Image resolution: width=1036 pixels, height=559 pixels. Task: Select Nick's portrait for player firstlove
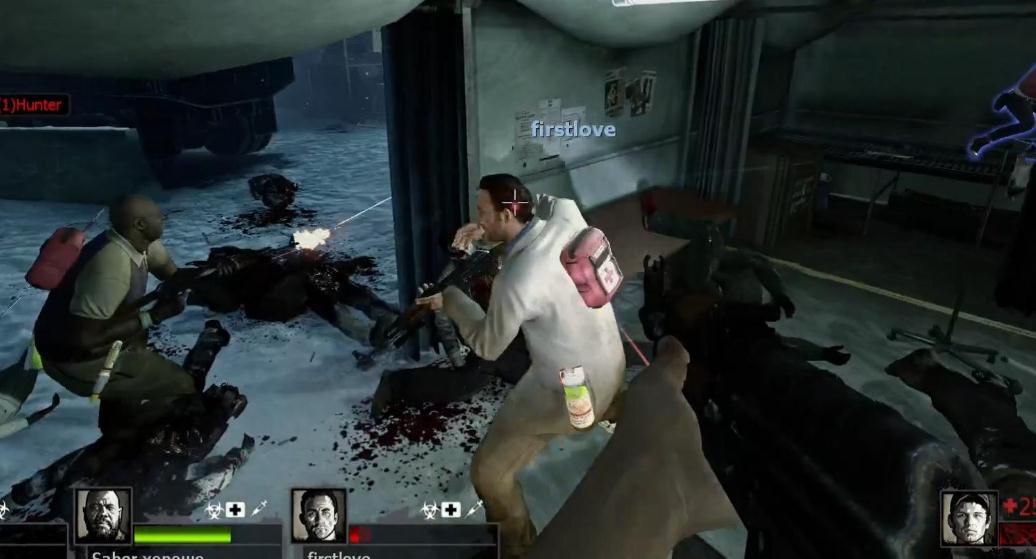point(319,515)
